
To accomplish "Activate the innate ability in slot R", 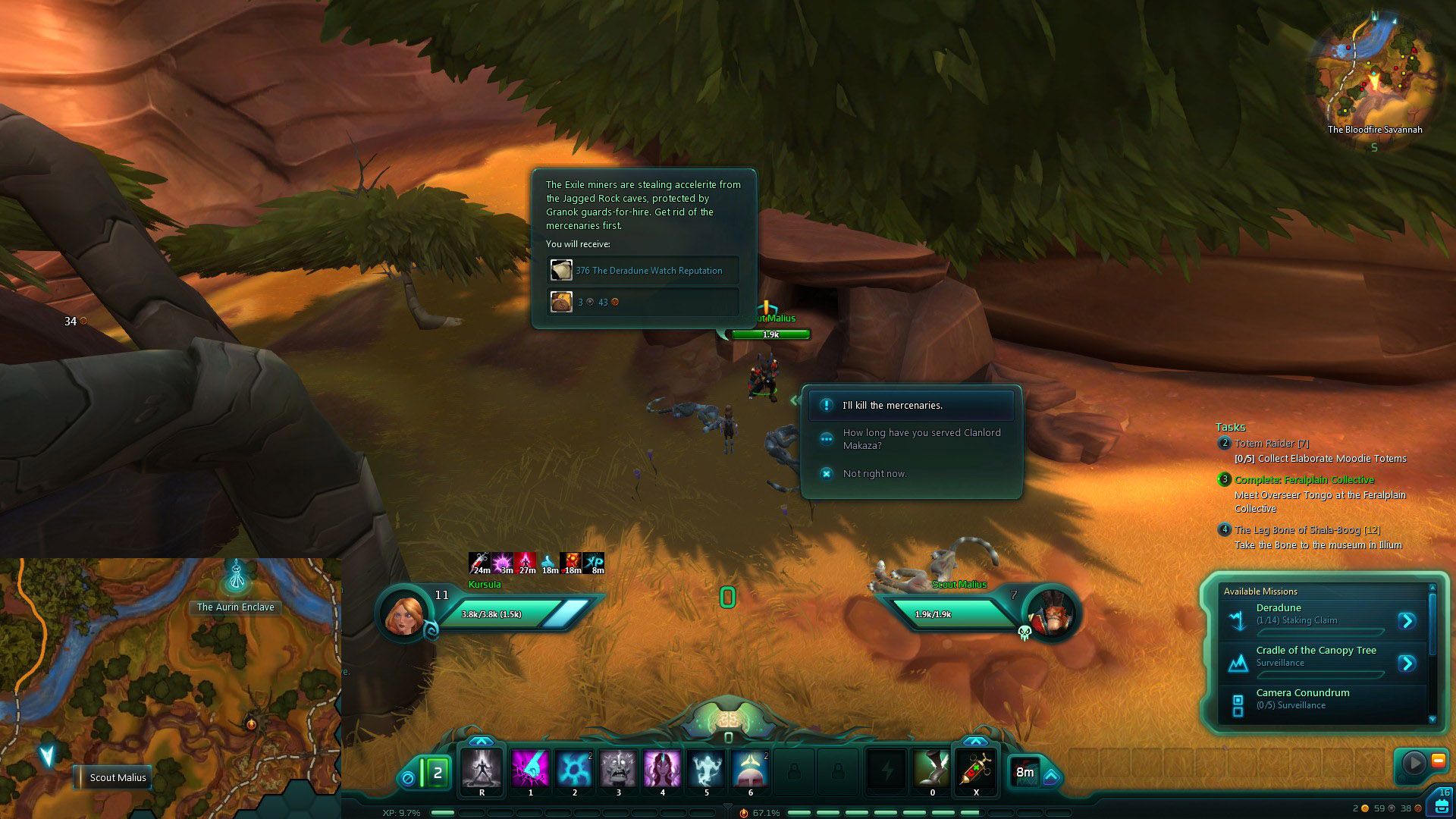I will point(482,770).
